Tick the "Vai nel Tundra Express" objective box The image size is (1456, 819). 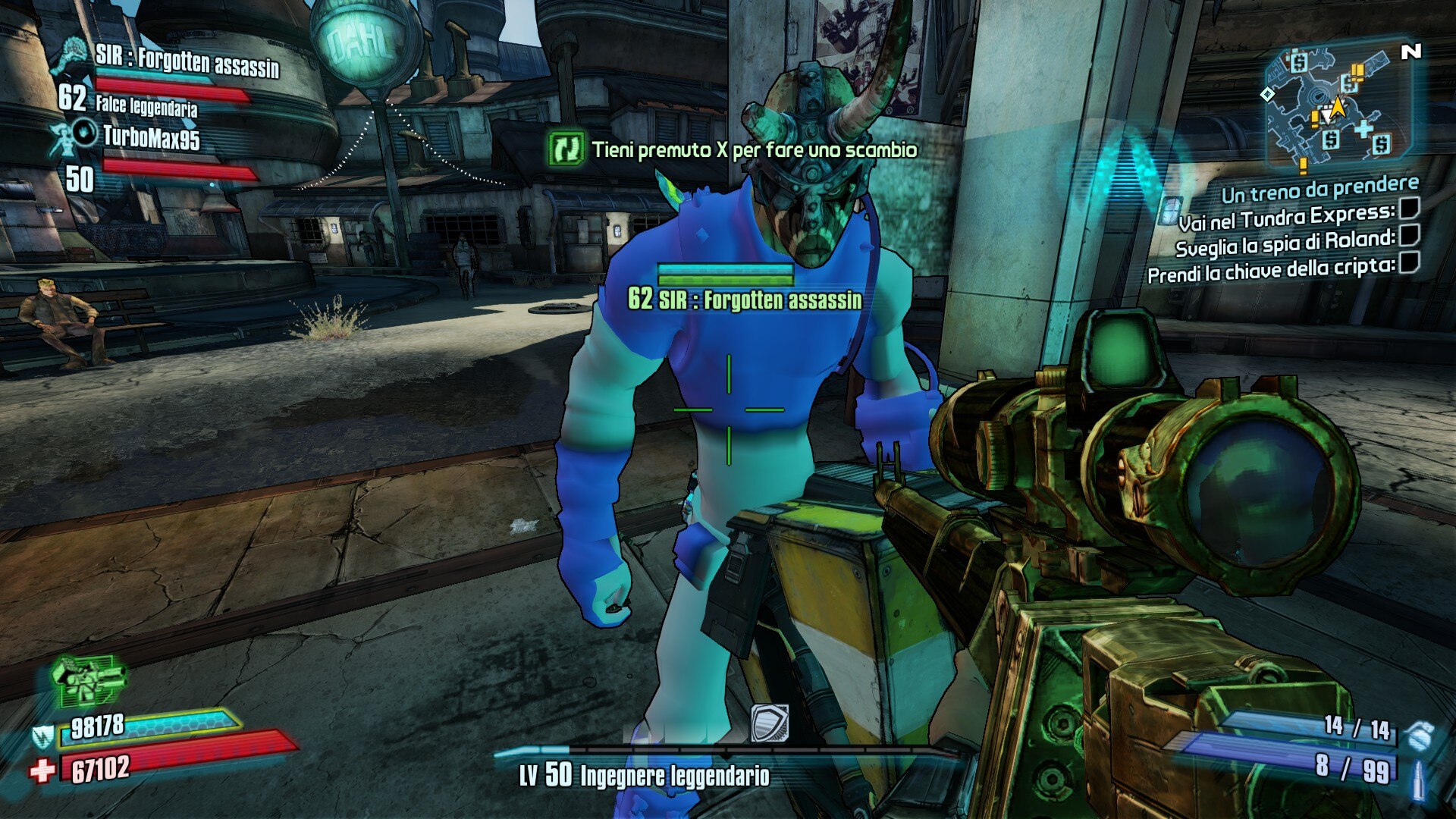click(1409, 208)
